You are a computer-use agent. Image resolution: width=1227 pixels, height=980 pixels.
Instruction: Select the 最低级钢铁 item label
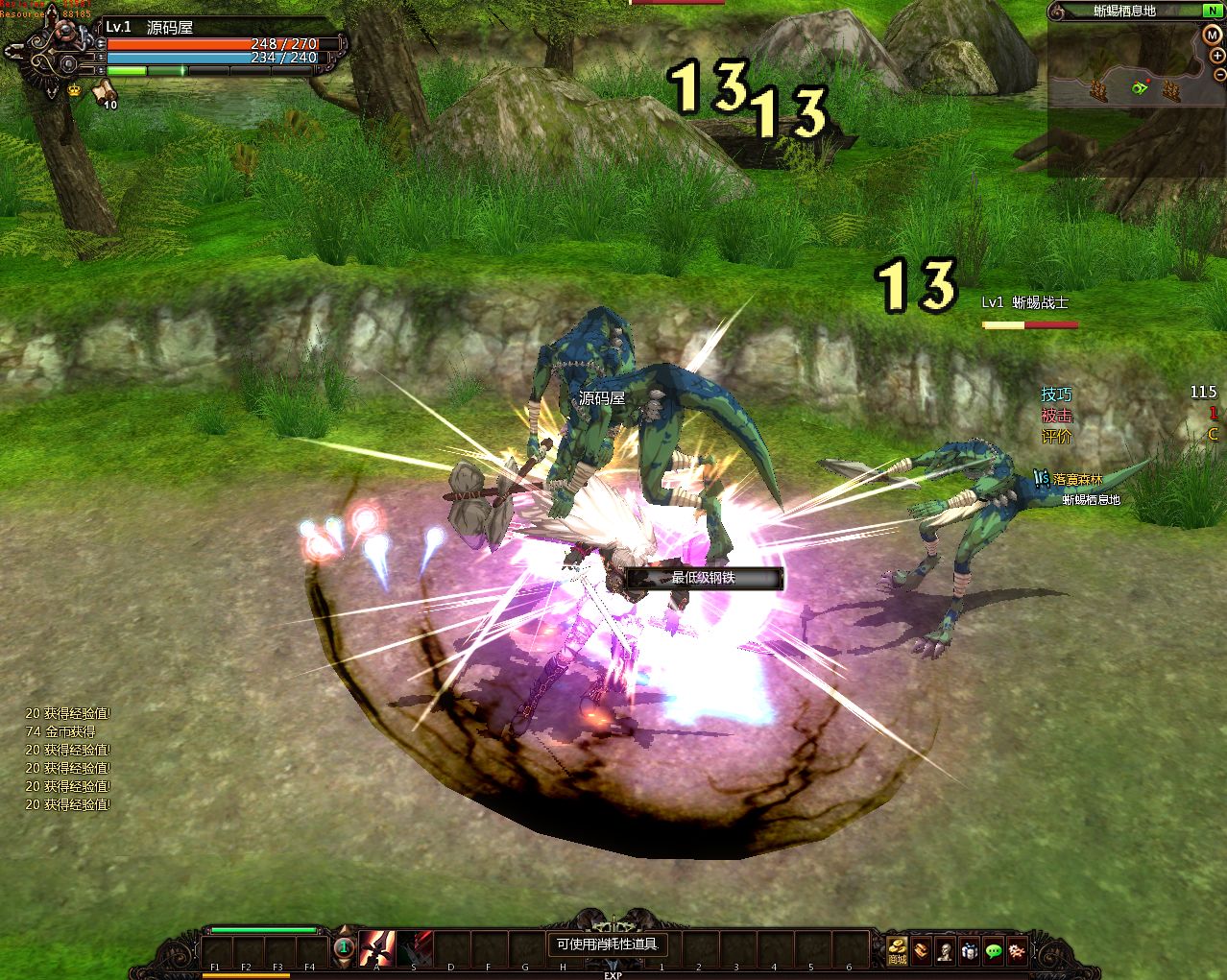tap(704, 578)
